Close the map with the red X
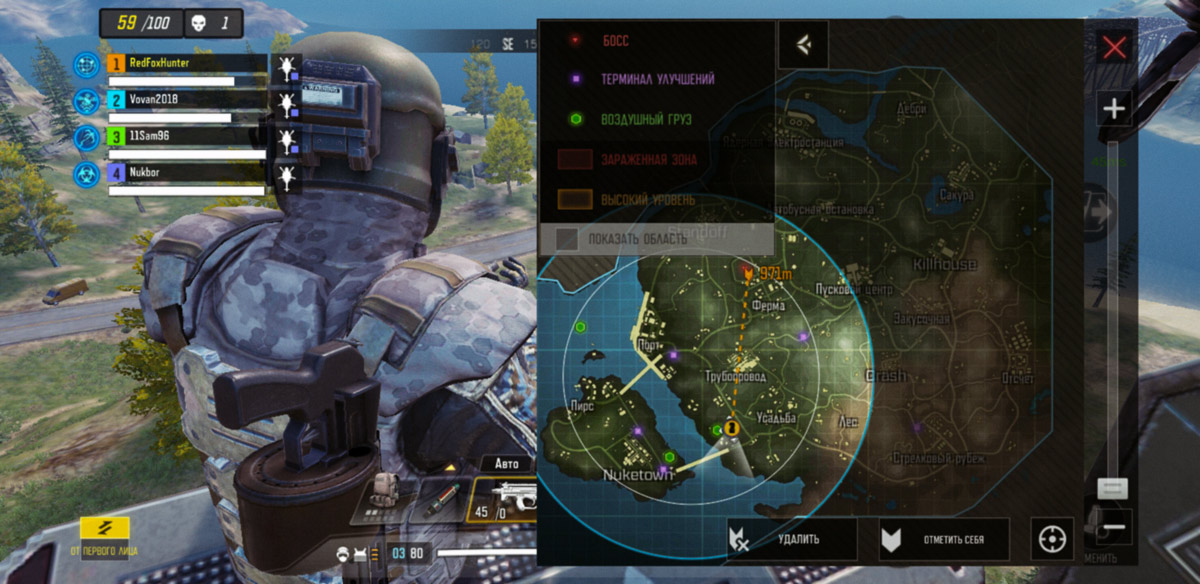Screen dimensions: 1200x584 point(1114,47)
